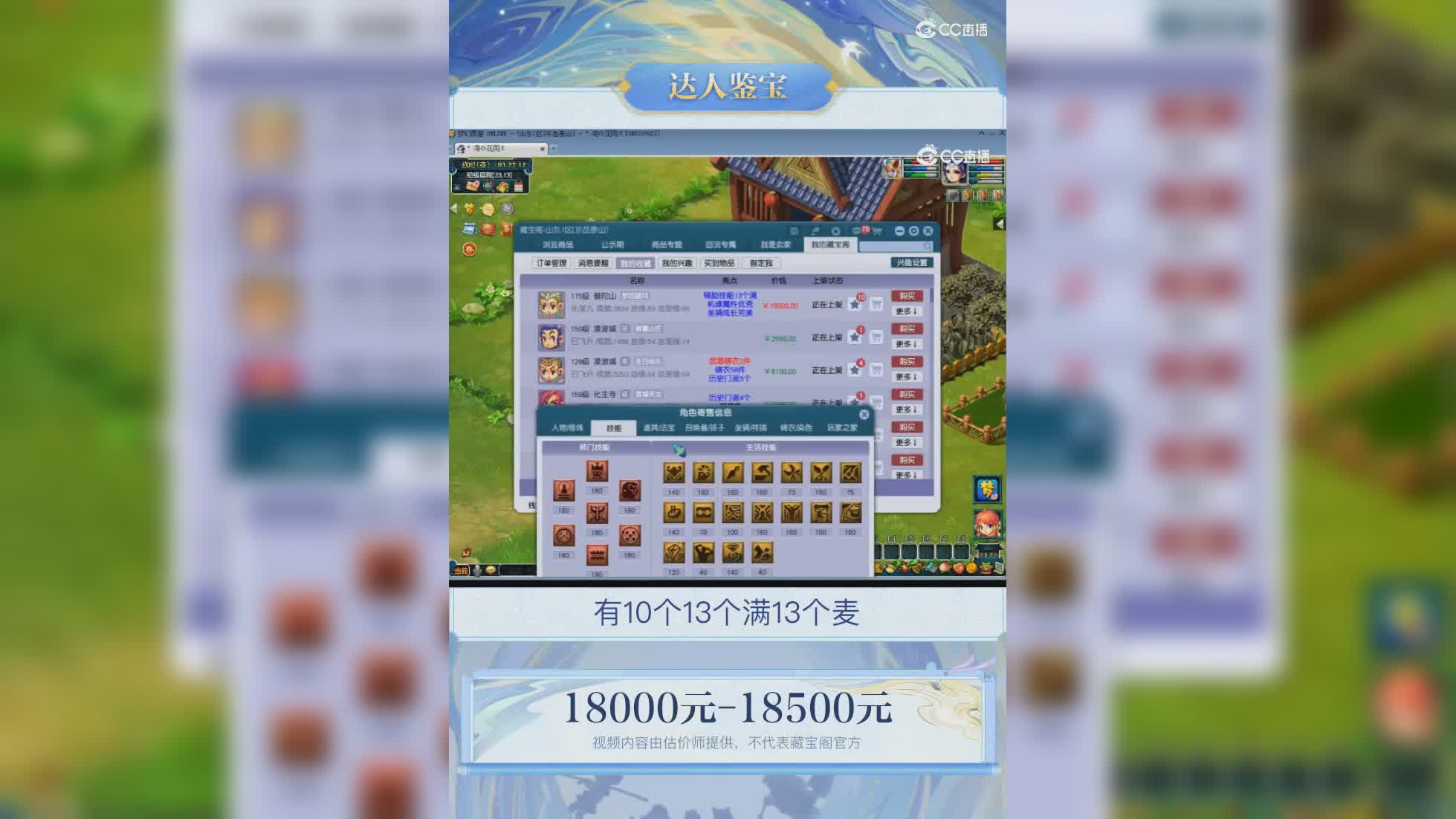Expand 更多 under the bottom listing row

click(x=907, y=473)
